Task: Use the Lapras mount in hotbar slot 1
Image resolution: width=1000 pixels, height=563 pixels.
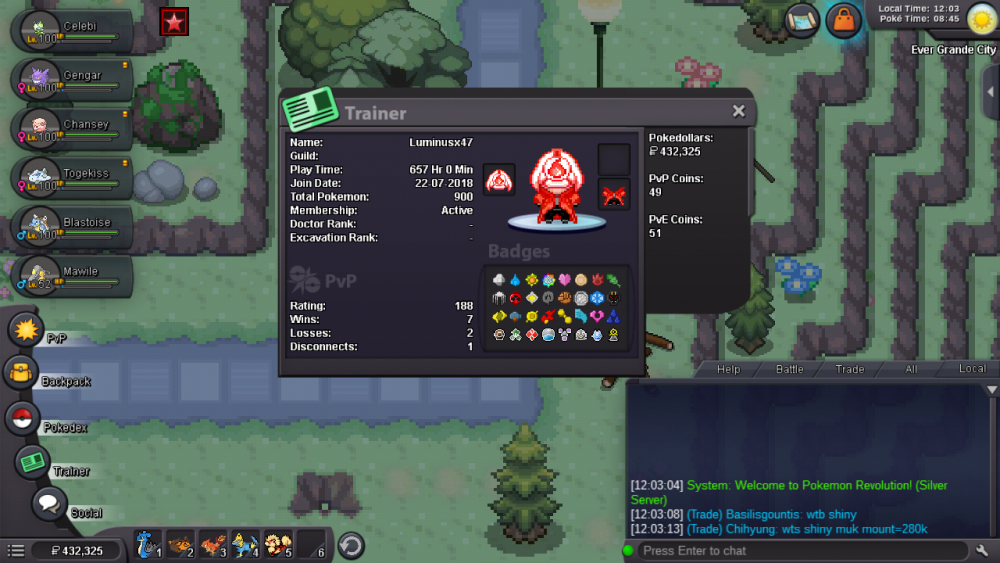Action: (x=147, y=545)
